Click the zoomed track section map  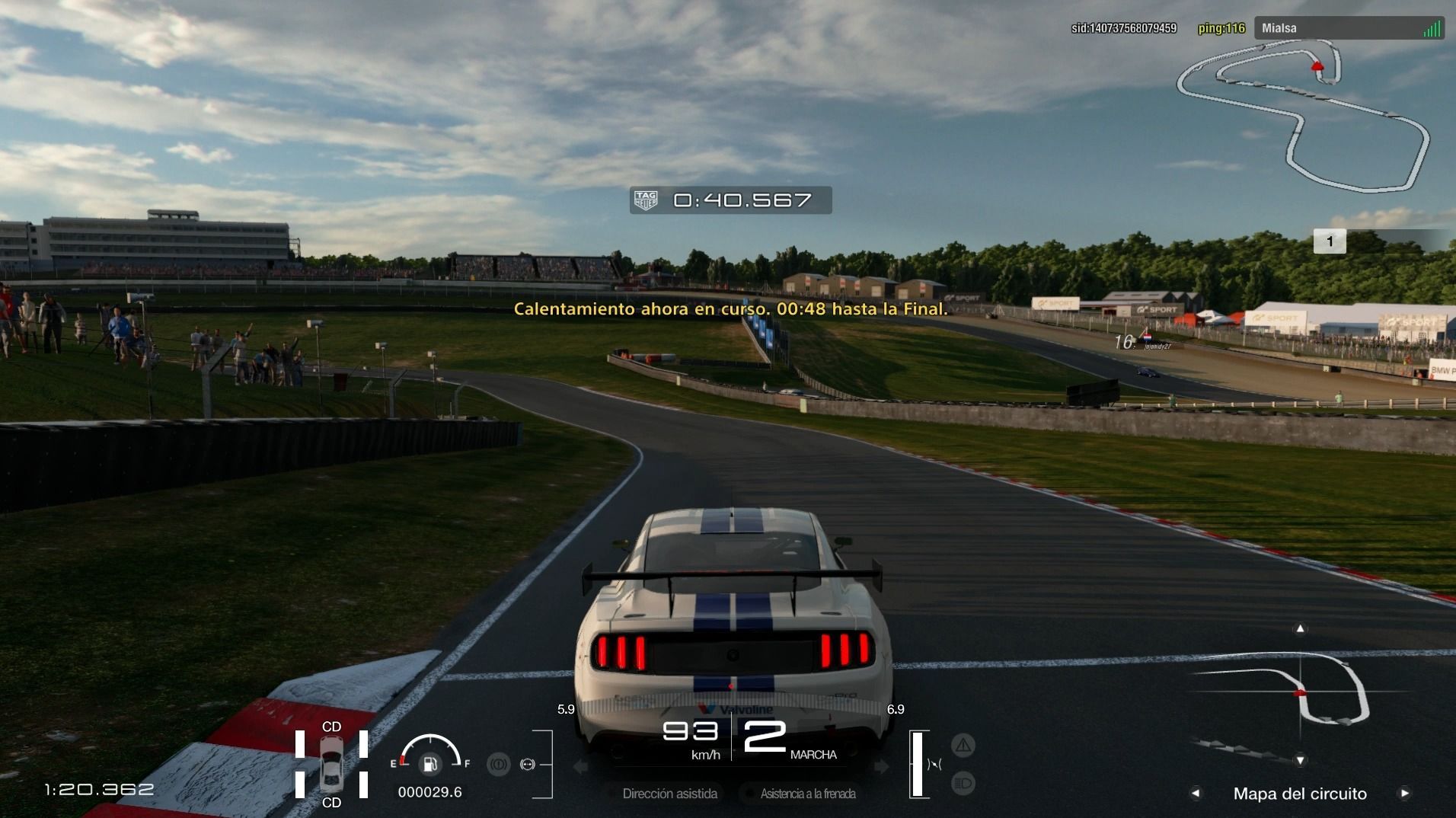point(1301,693)
